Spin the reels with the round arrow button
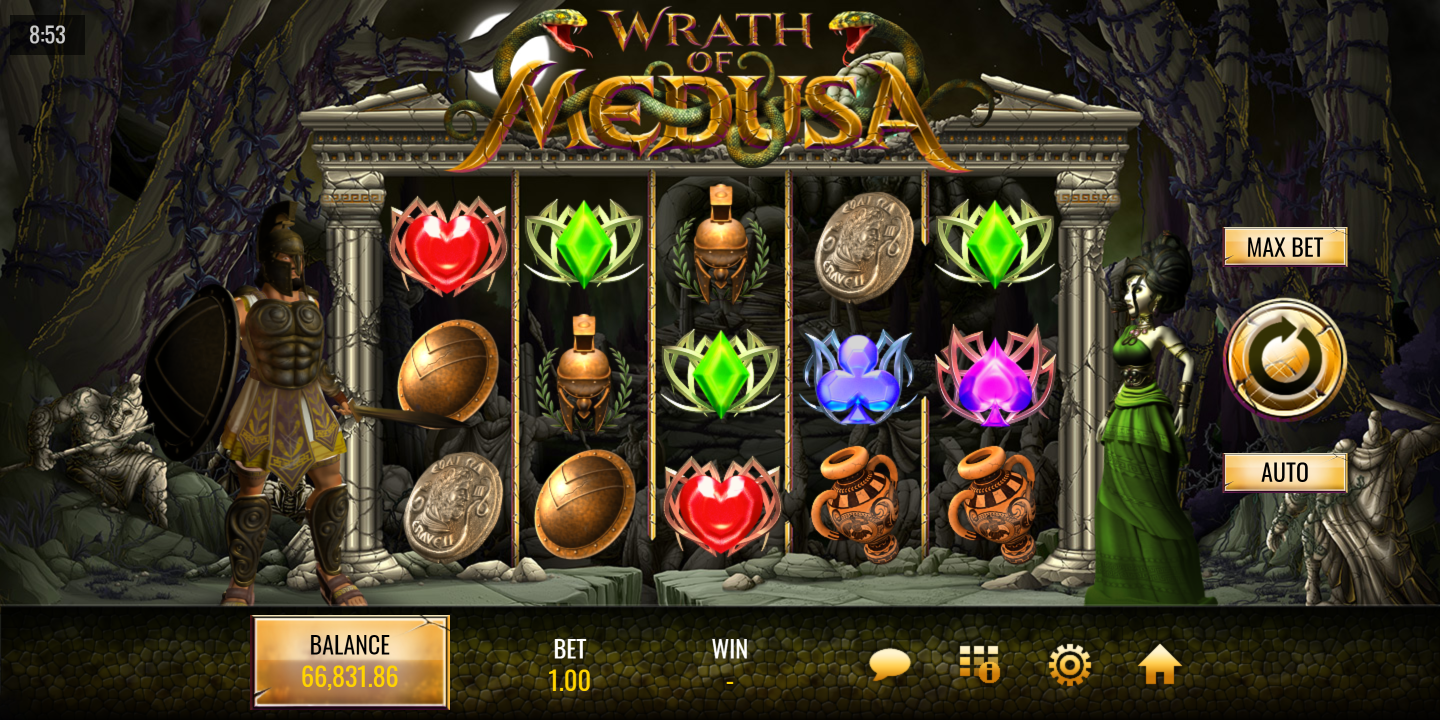The height and width of the screenshot is (720, 1440). click(x=1285, y=359)
